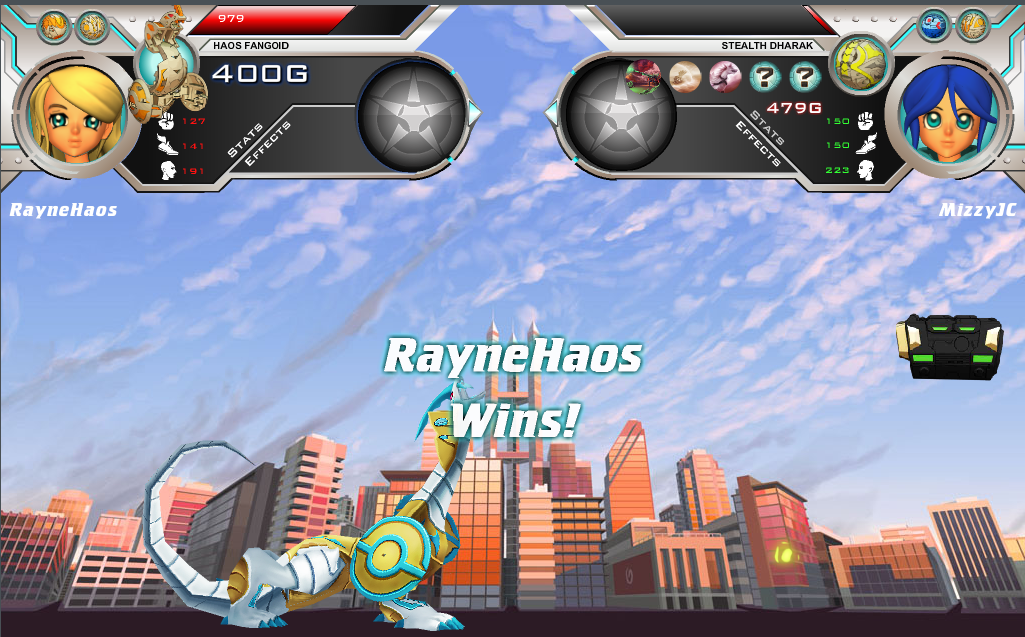The width and height of the screenshot is (1025, 637).
Task: Click the star dial on MizzyJC's panel
Action: click(x=620, y=116)
